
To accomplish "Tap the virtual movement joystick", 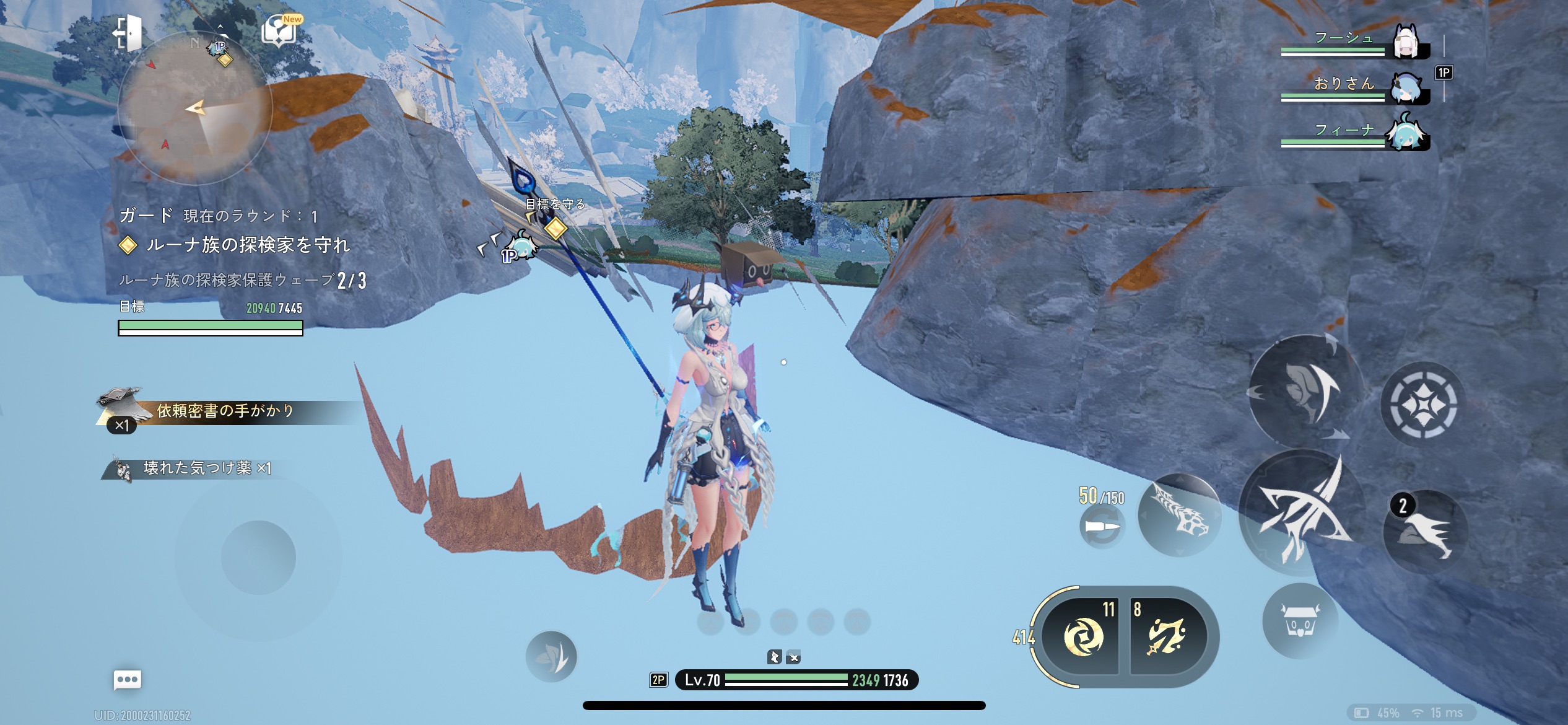I will click(258, 557).
